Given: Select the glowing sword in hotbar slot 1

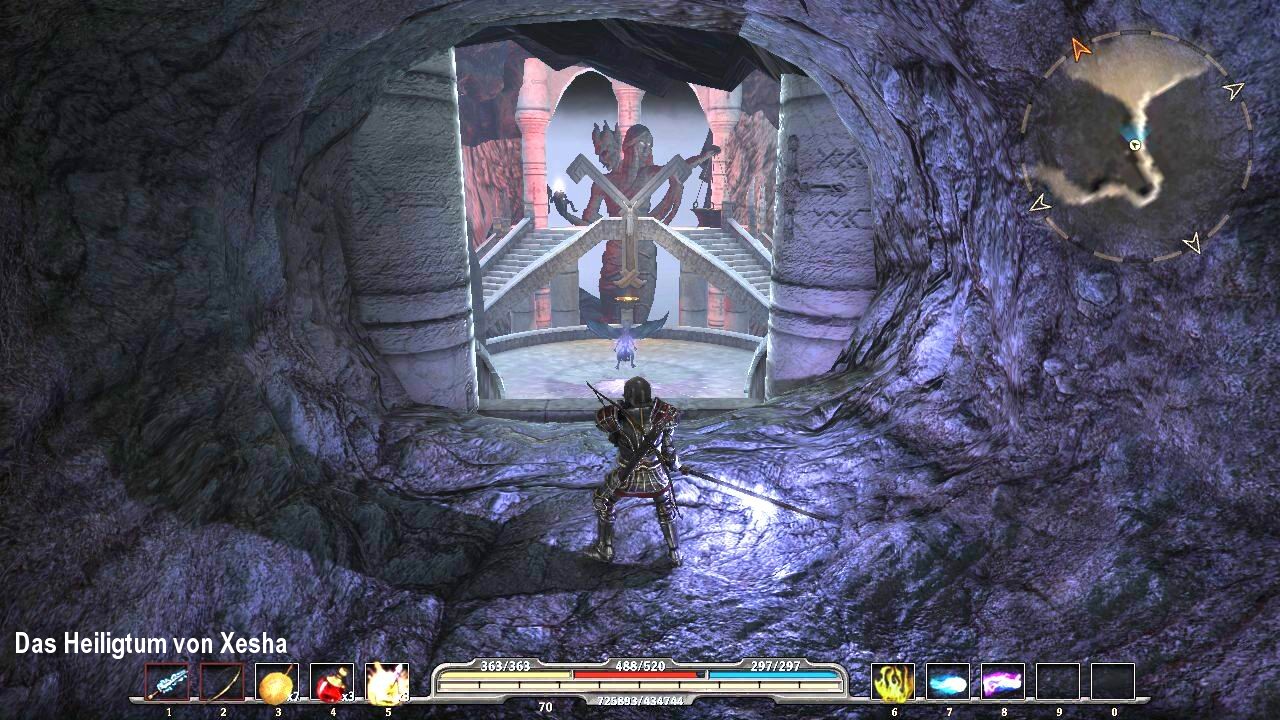Looking at the screenshot, I should point(168,683).
